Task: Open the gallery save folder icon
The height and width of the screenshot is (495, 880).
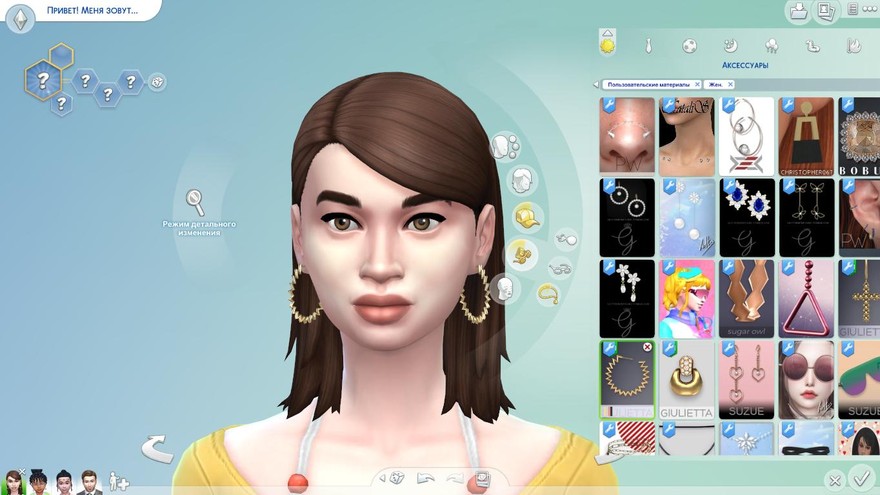Action: [x=798, y=11]
